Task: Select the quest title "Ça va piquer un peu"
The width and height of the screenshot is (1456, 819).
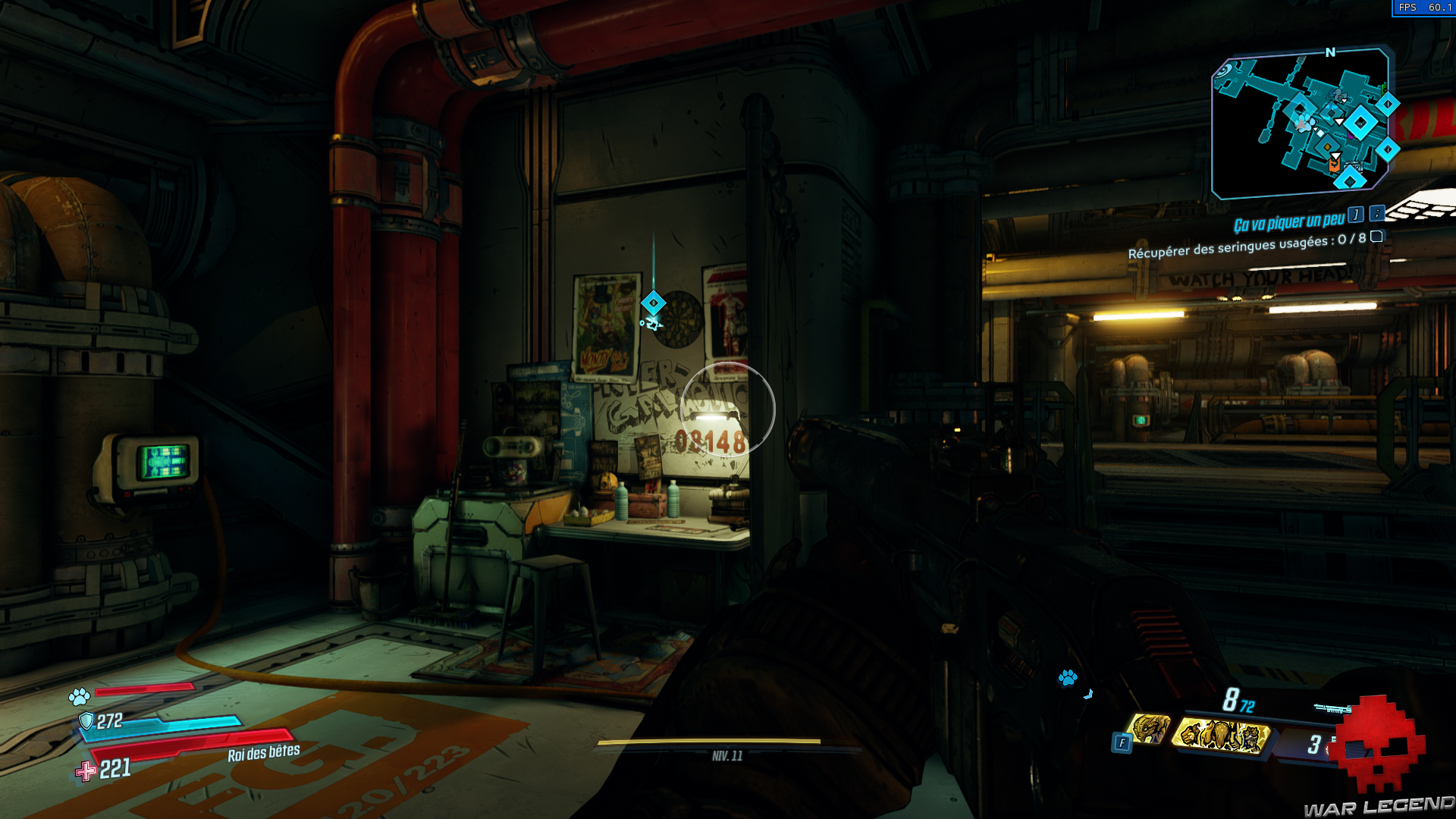Action: [1288, 223]
